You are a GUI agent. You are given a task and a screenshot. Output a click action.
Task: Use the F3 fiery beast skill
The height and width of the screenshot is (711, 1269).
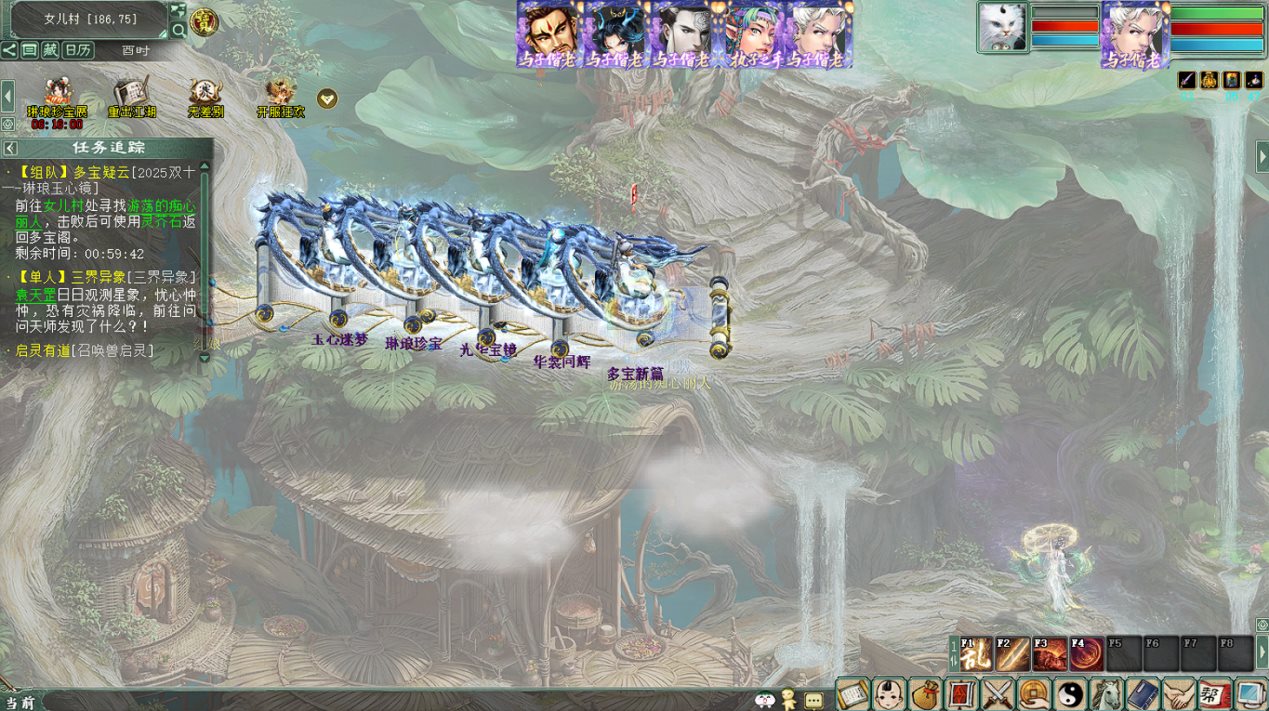coord(1050,654)
